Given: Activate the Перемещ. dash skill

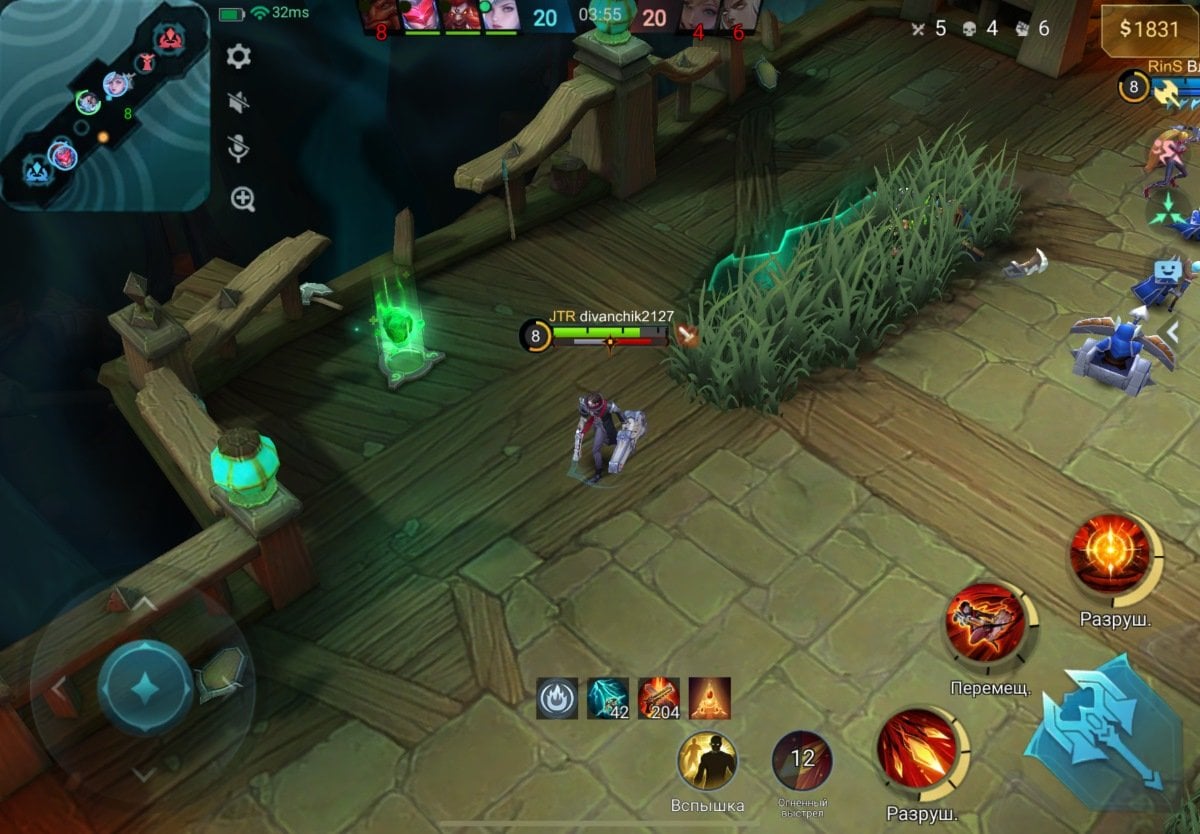Looking at the screenshot, I should [985, 622].
